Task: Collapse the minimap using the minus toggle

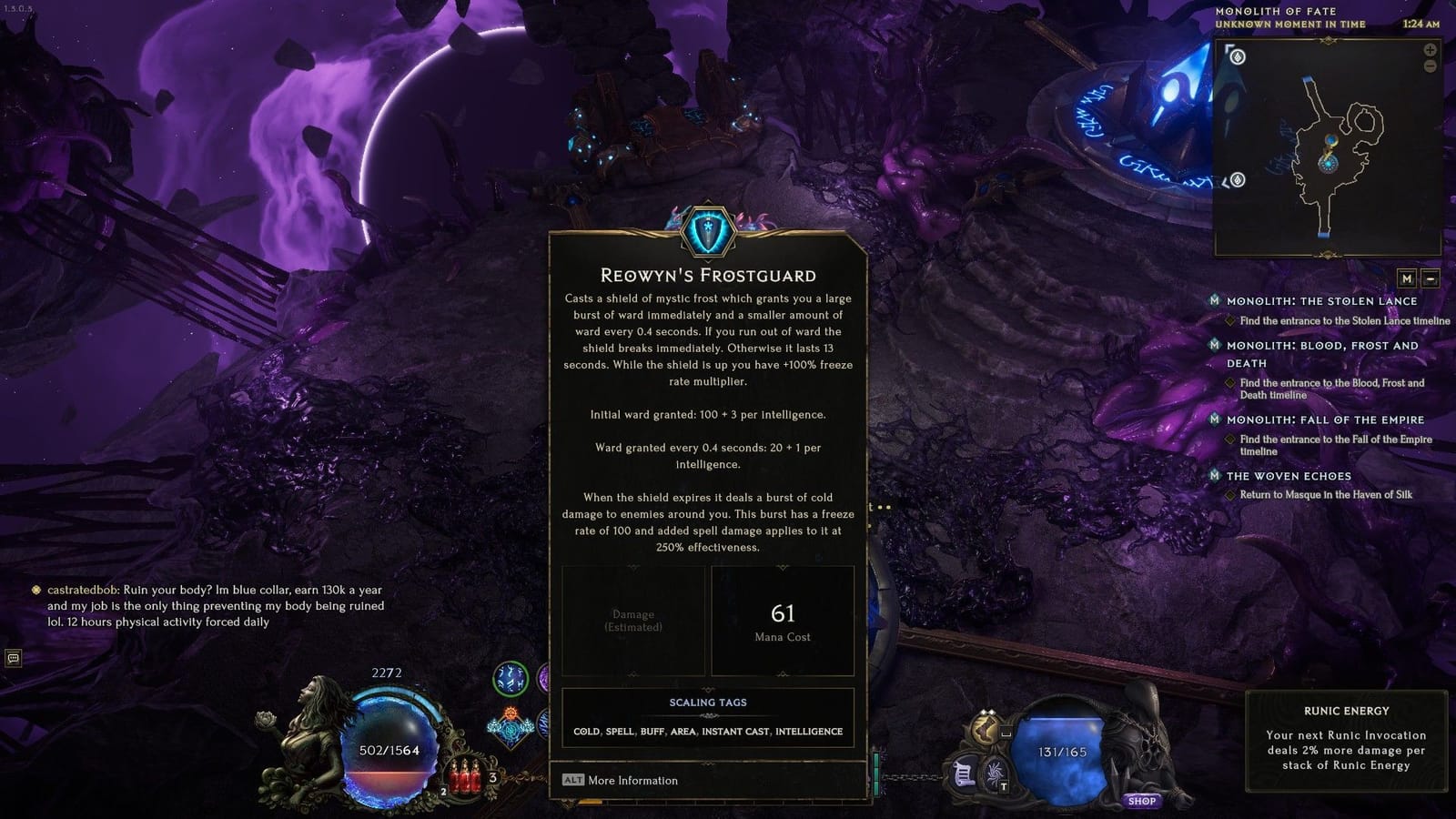Action: pos(1431,278)
